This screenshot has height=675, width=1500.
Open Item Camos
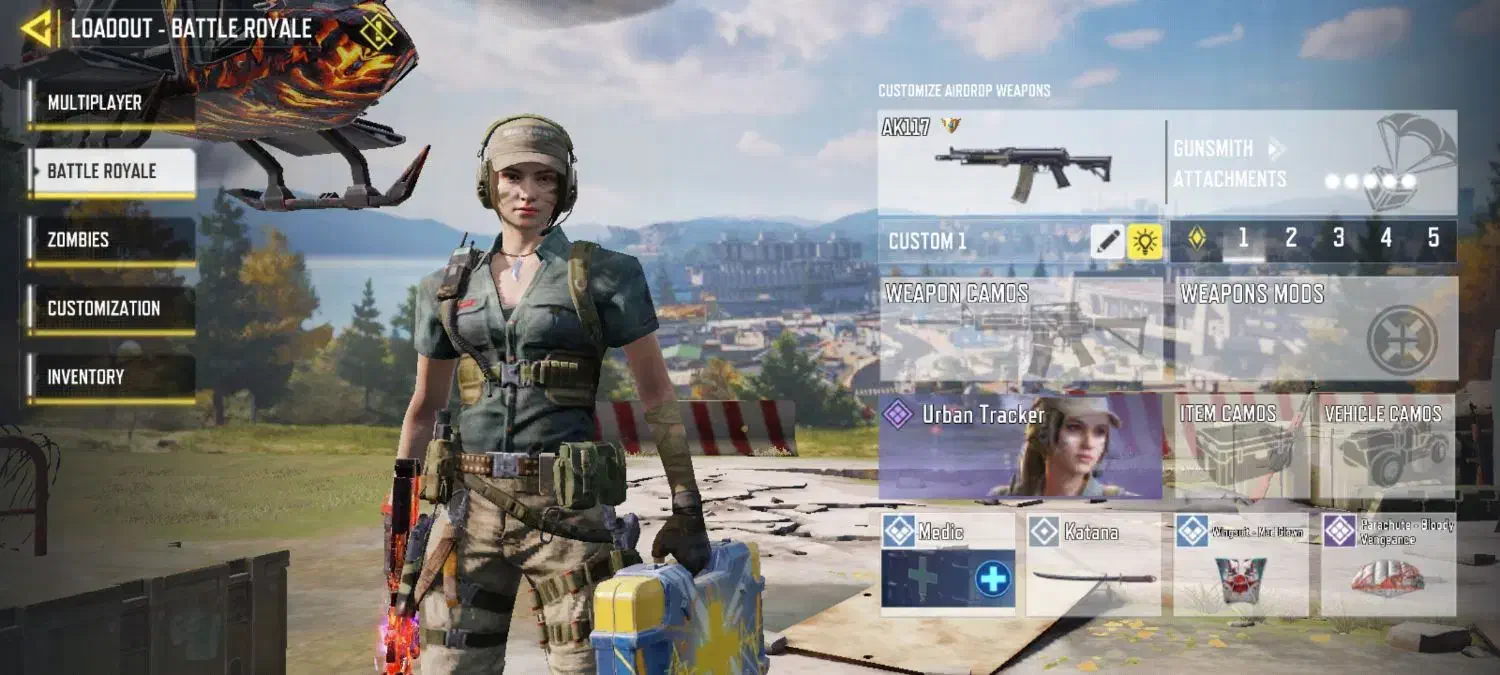tap(1240, 446)
